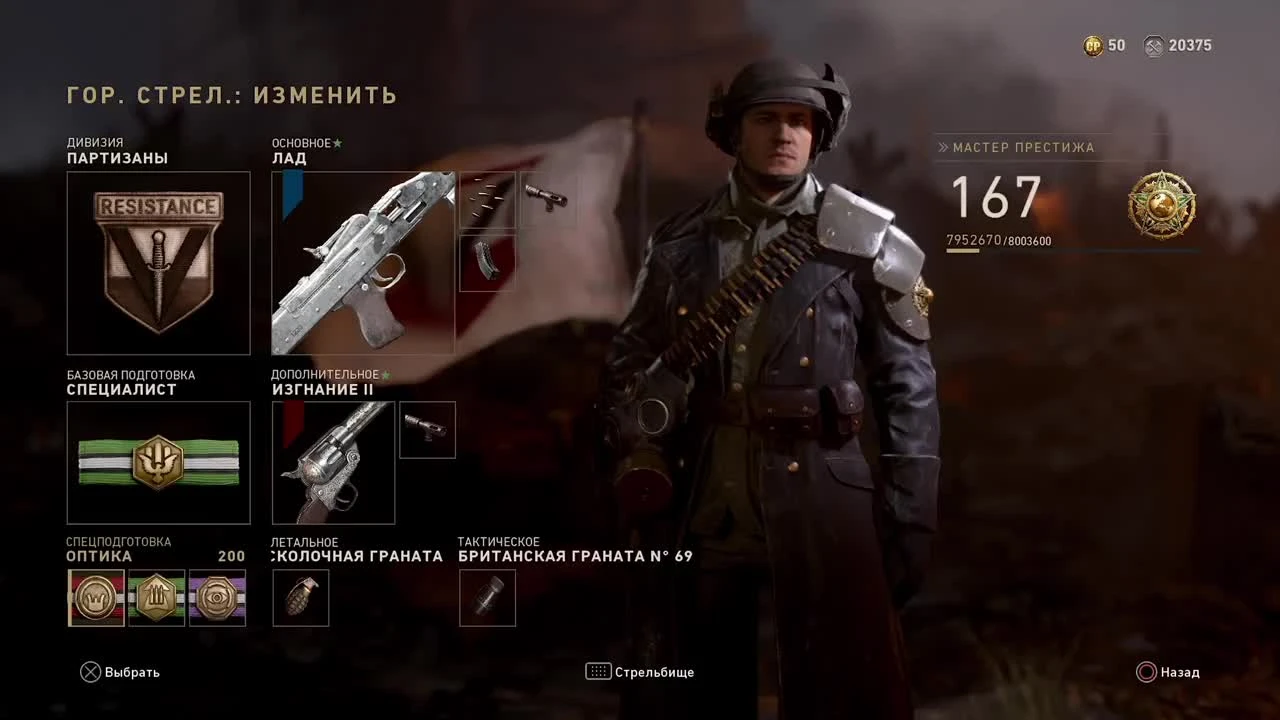Open the ЛЕТАЛЬНОЕ grenade category
This screenshot has width=1280, height=720.
pos(300,597)
